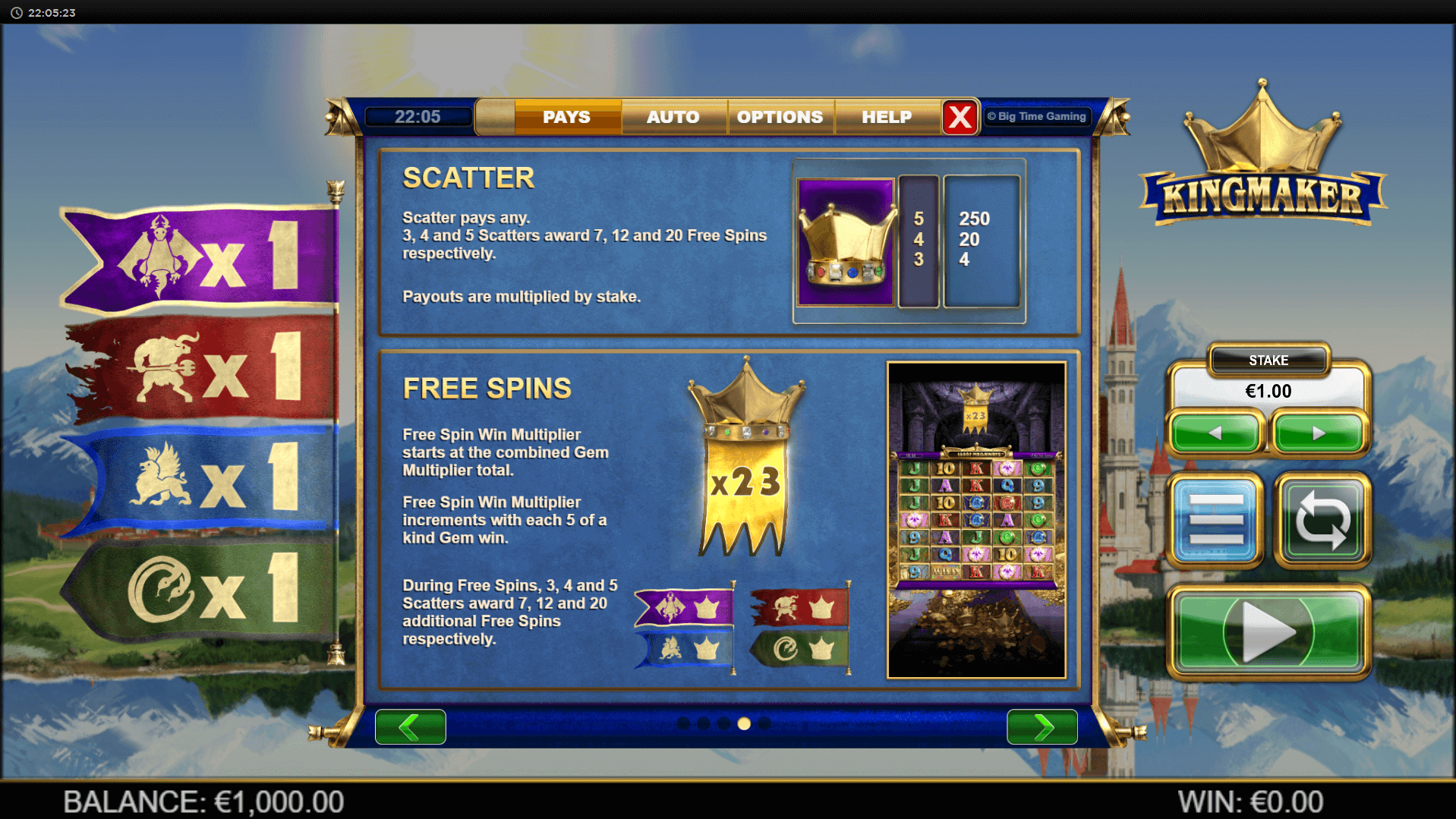
Task: Advance to next paytable page
Action: [1042, 726]
